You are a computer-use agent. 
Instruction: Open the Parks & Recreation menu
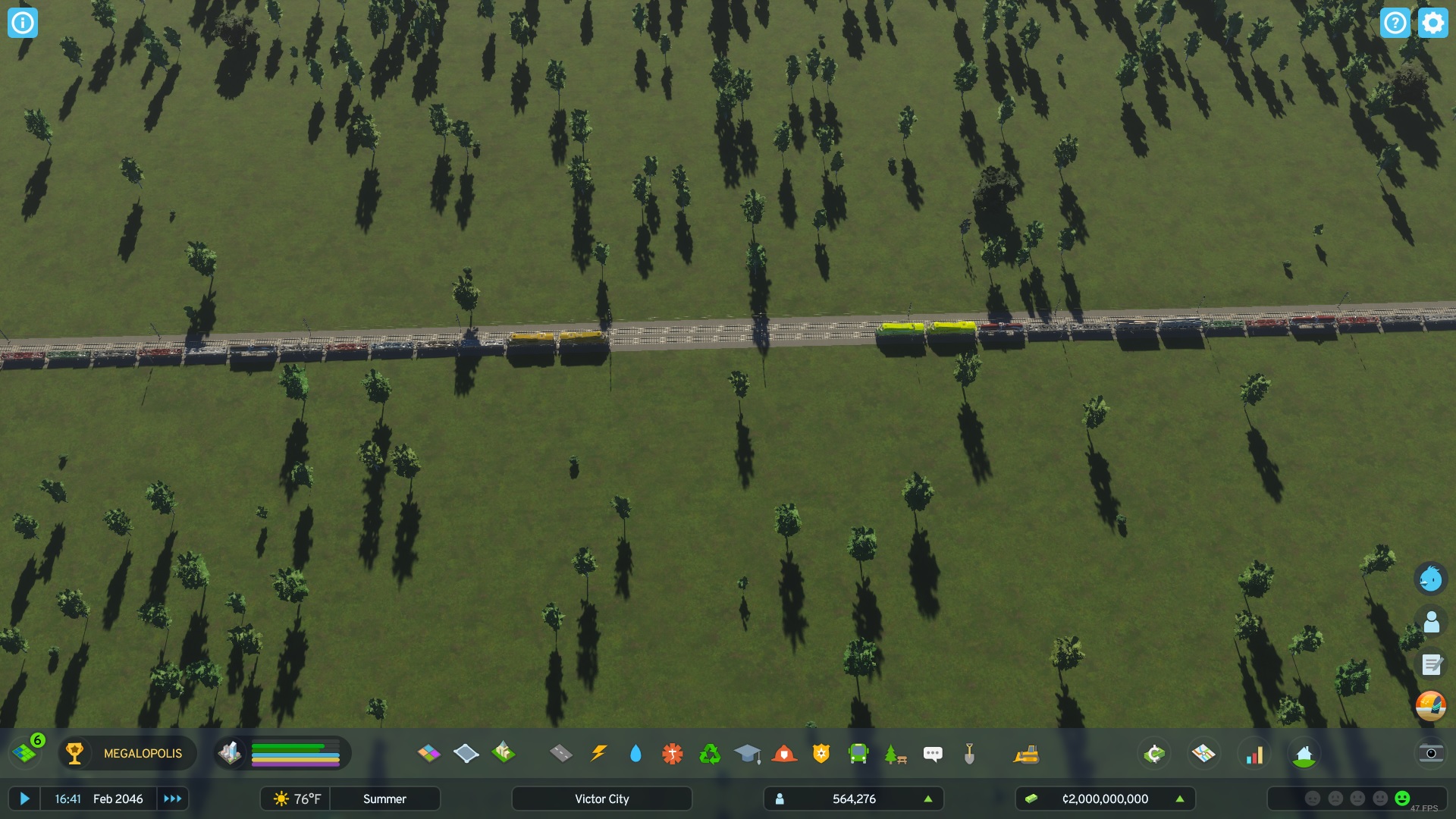pos(895,753)
